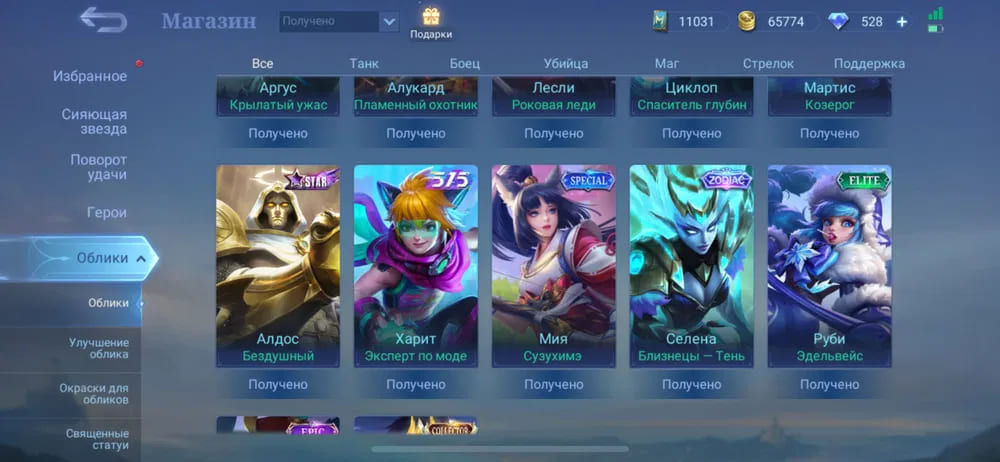Open the Сияющая звезда section
The width and height of the screenshot is (1000, 462).
tap(94, 121)
